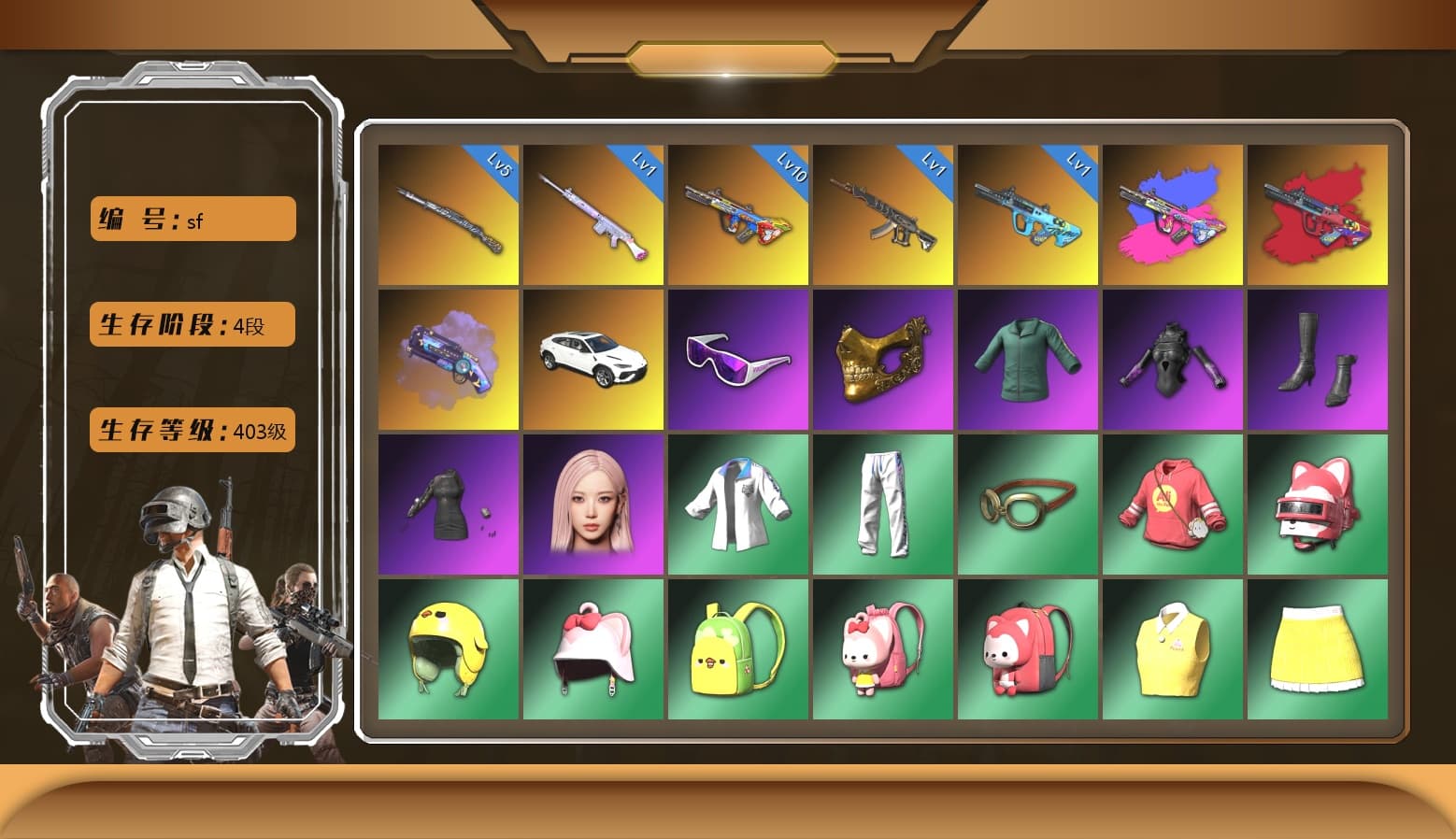Select the golden skull half mask
The image size is (1456, 839).
(x=883, y=360)
